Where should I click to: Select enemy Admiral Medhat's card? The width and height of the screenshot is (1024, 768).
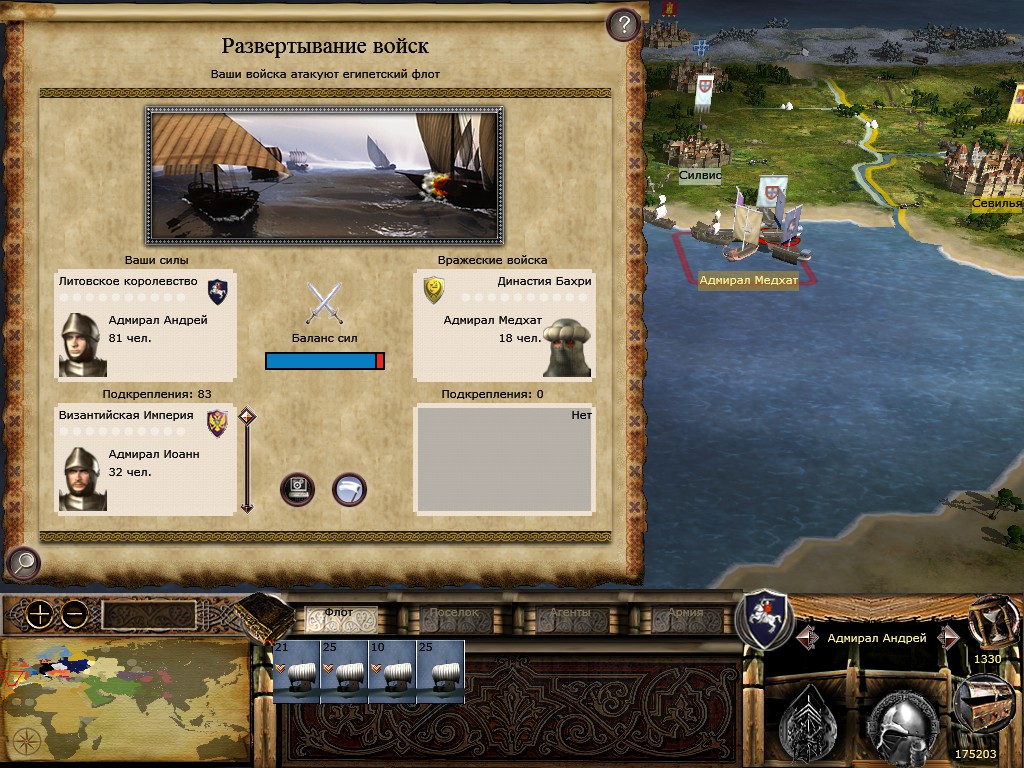click(504, 325)
